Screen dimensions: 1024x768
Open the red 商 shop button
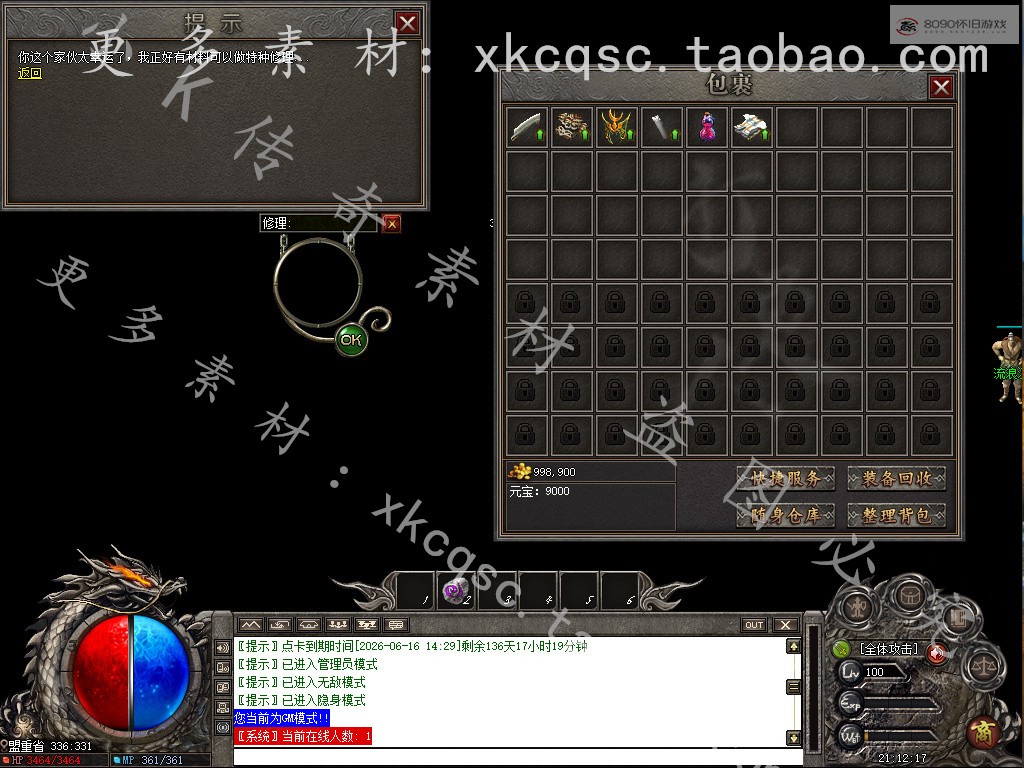pyautogui.click(x=984, y=733)
